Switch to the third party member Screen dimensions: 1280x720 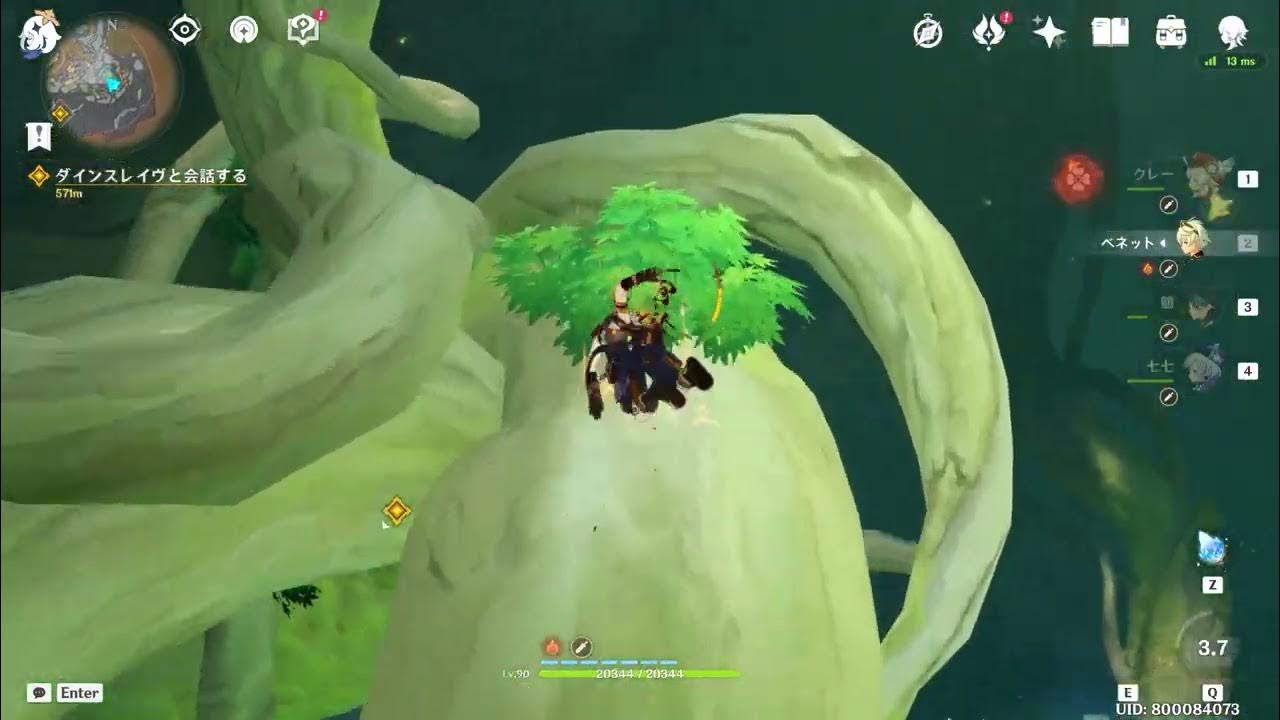[x=1200, y=307]
